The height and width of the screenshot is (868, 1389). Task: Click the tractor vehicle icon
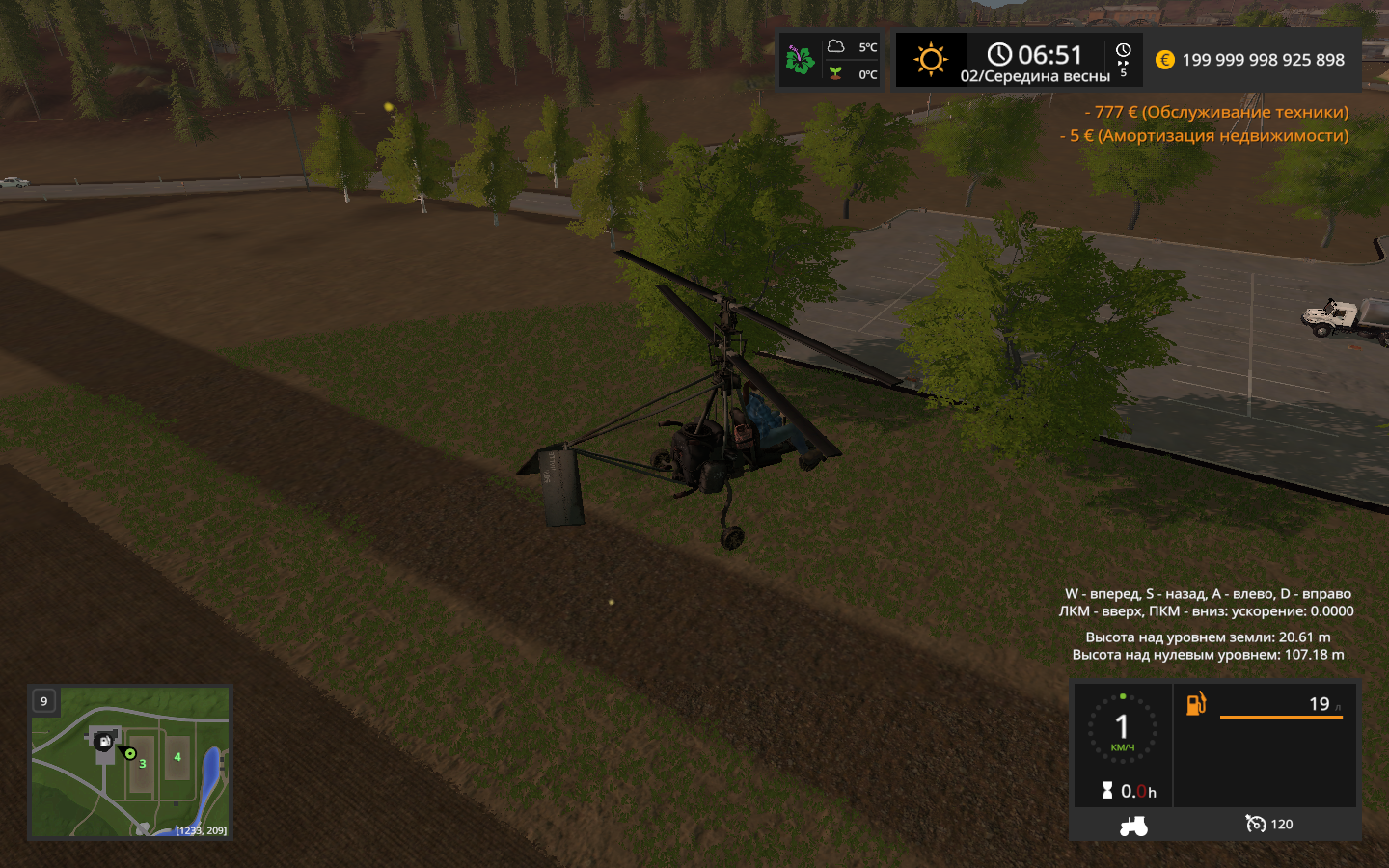(1133, 826)
